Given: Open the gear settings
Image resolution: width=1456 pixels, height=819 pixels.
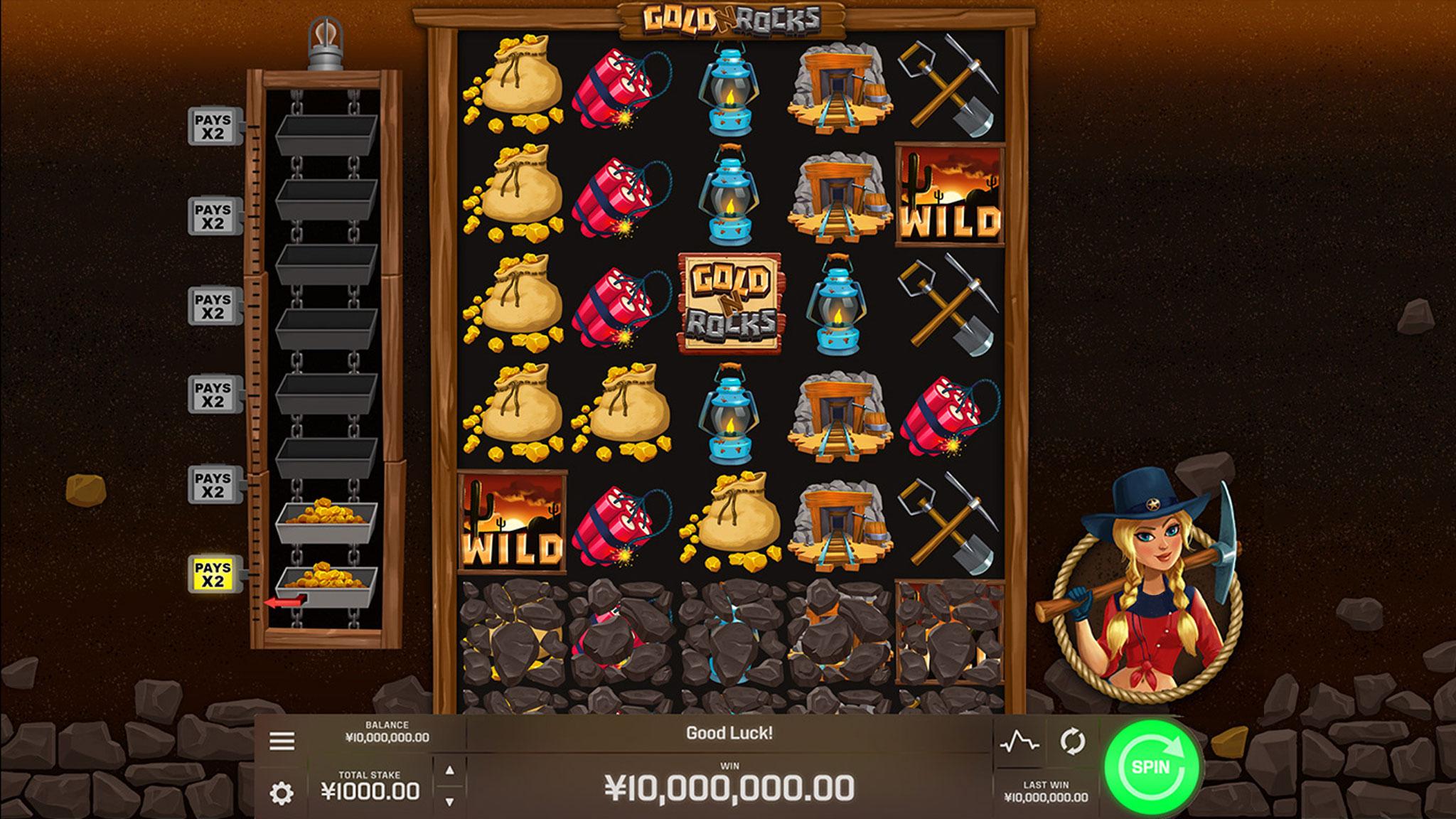Looking at the screenshot, I should pyautogui.click(x=282, y=793).
